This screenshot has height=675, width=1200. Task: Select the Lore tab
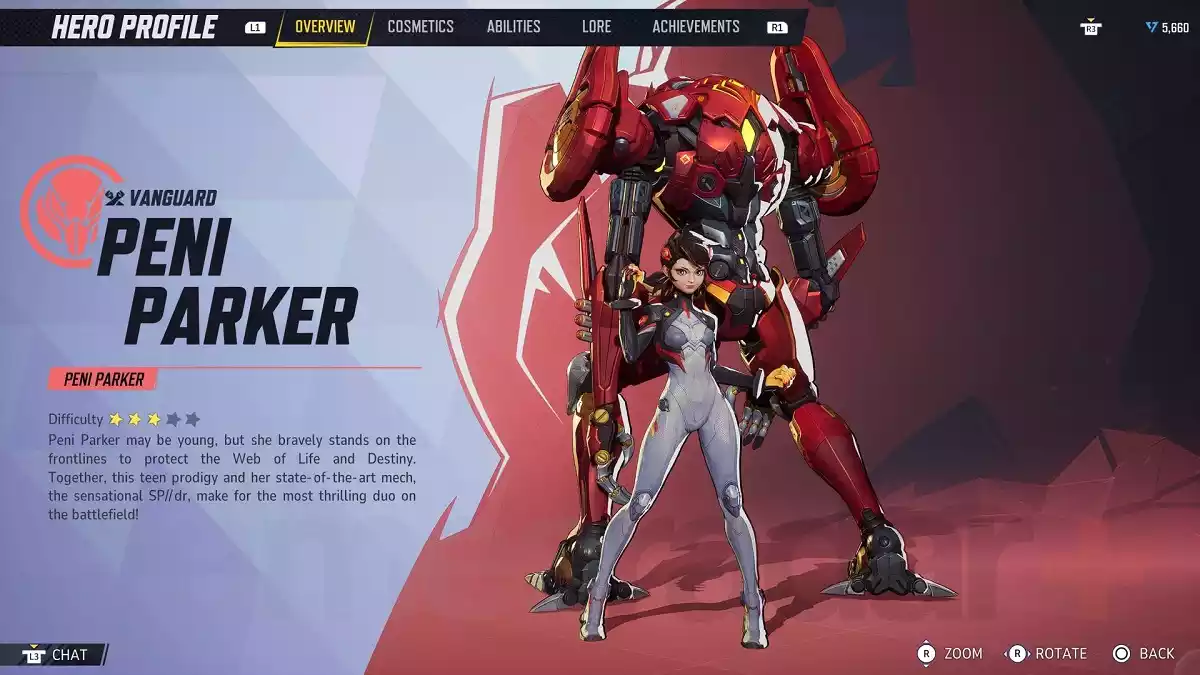(x=596, y=27)
